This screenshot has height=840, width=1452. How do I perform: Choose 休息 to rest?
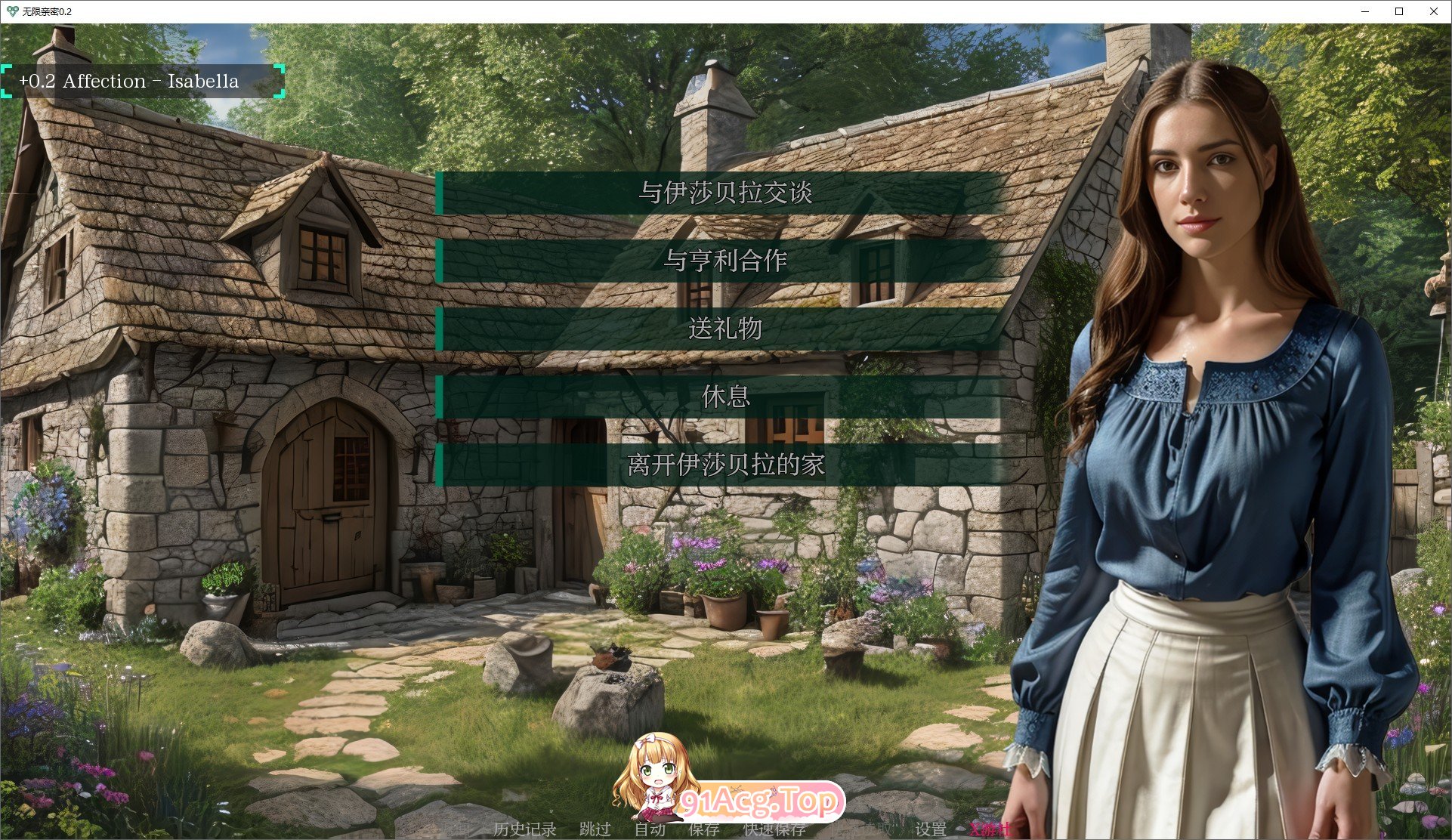(726, 397)
